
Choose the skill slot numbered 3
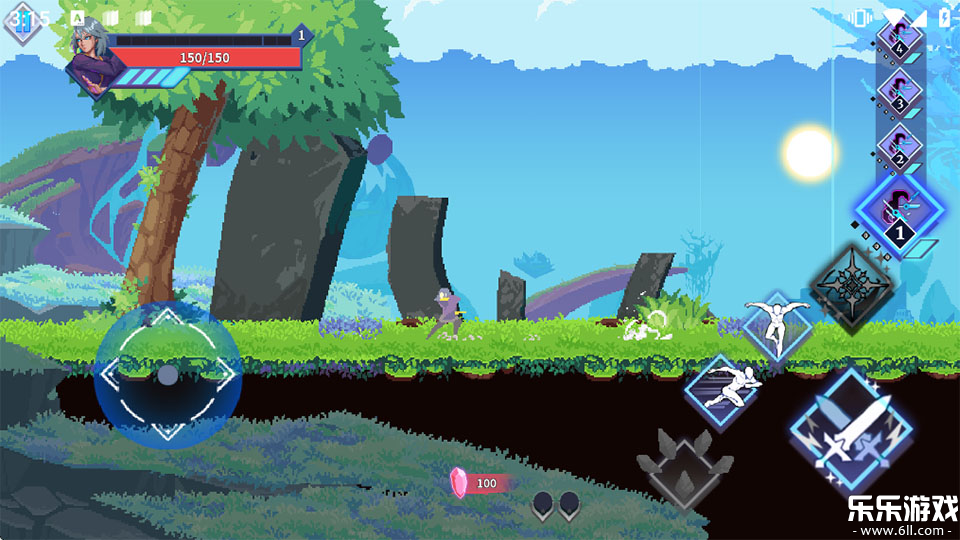click(x=898, y=92)
